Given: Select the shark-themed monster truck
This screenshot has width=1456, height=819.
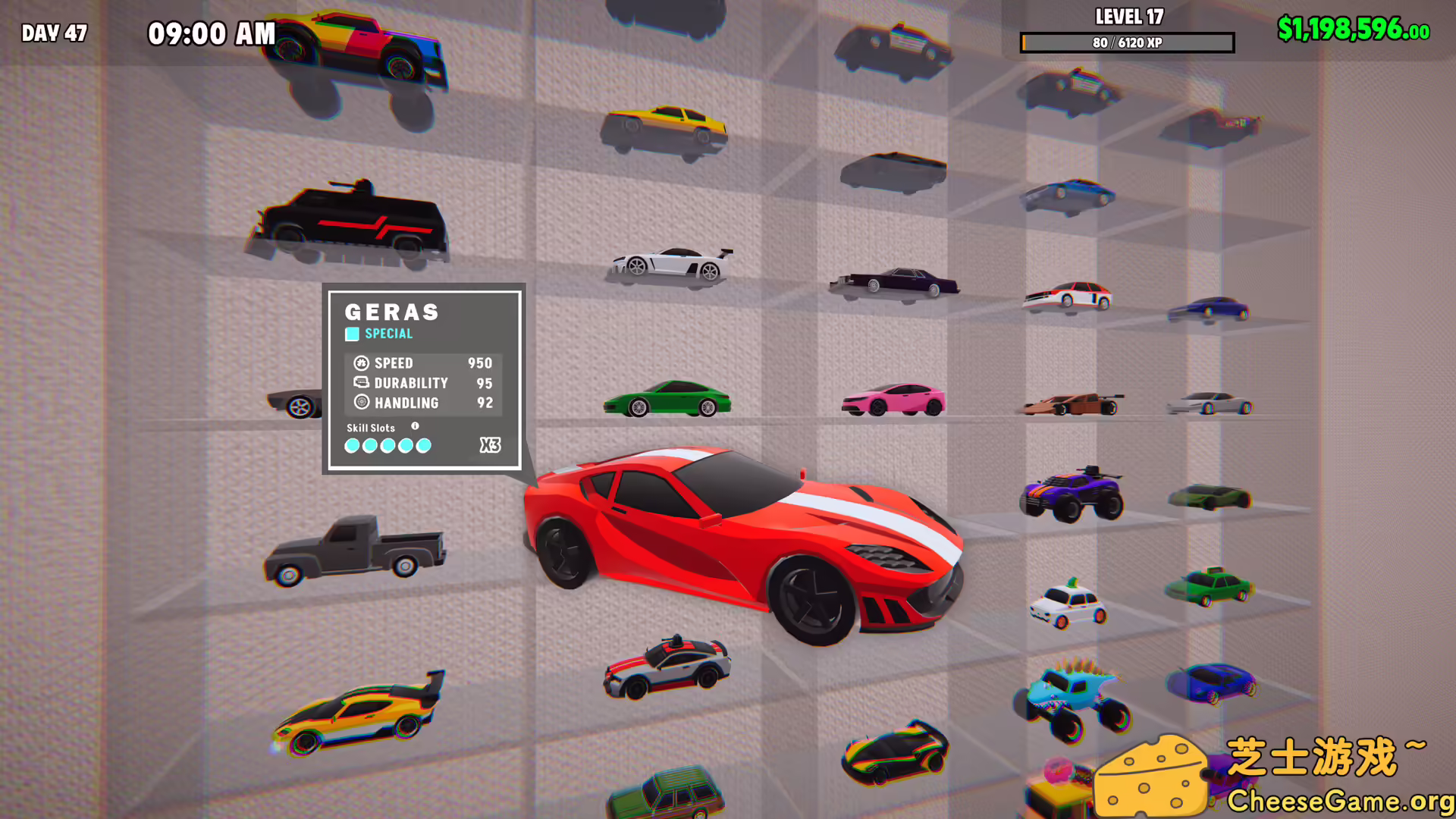Looking at the screenshot, I should pyautogui.click(x=1069, y=694).
